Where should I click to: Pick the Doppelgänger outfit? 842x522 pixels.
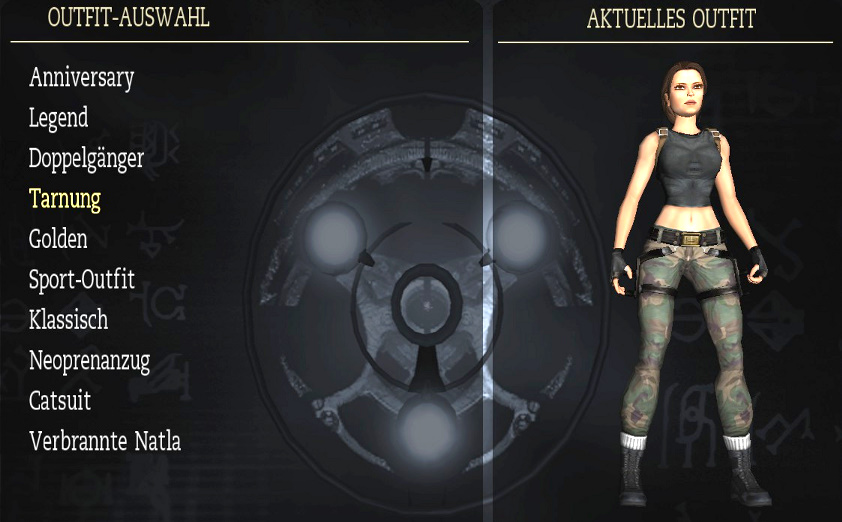(x=86, y=159)
